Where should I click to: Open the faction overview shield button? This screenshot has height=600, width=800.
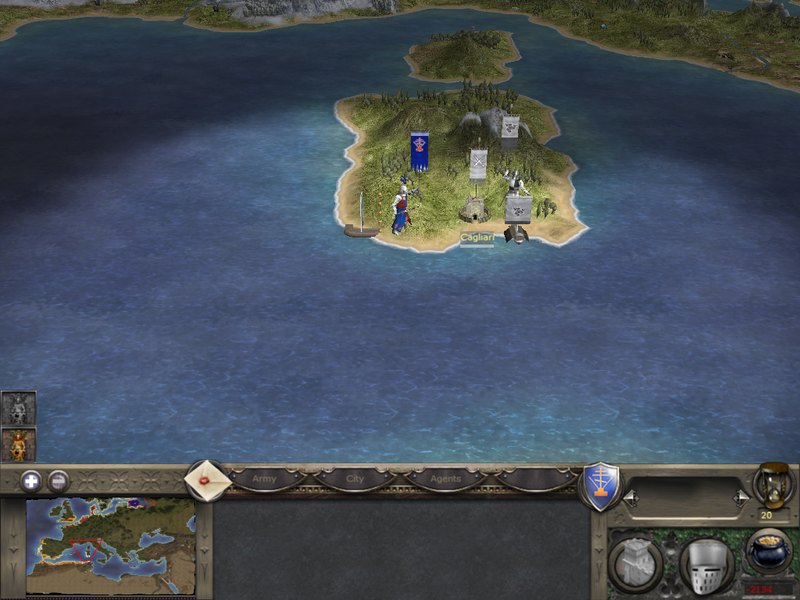coord(600,485)
